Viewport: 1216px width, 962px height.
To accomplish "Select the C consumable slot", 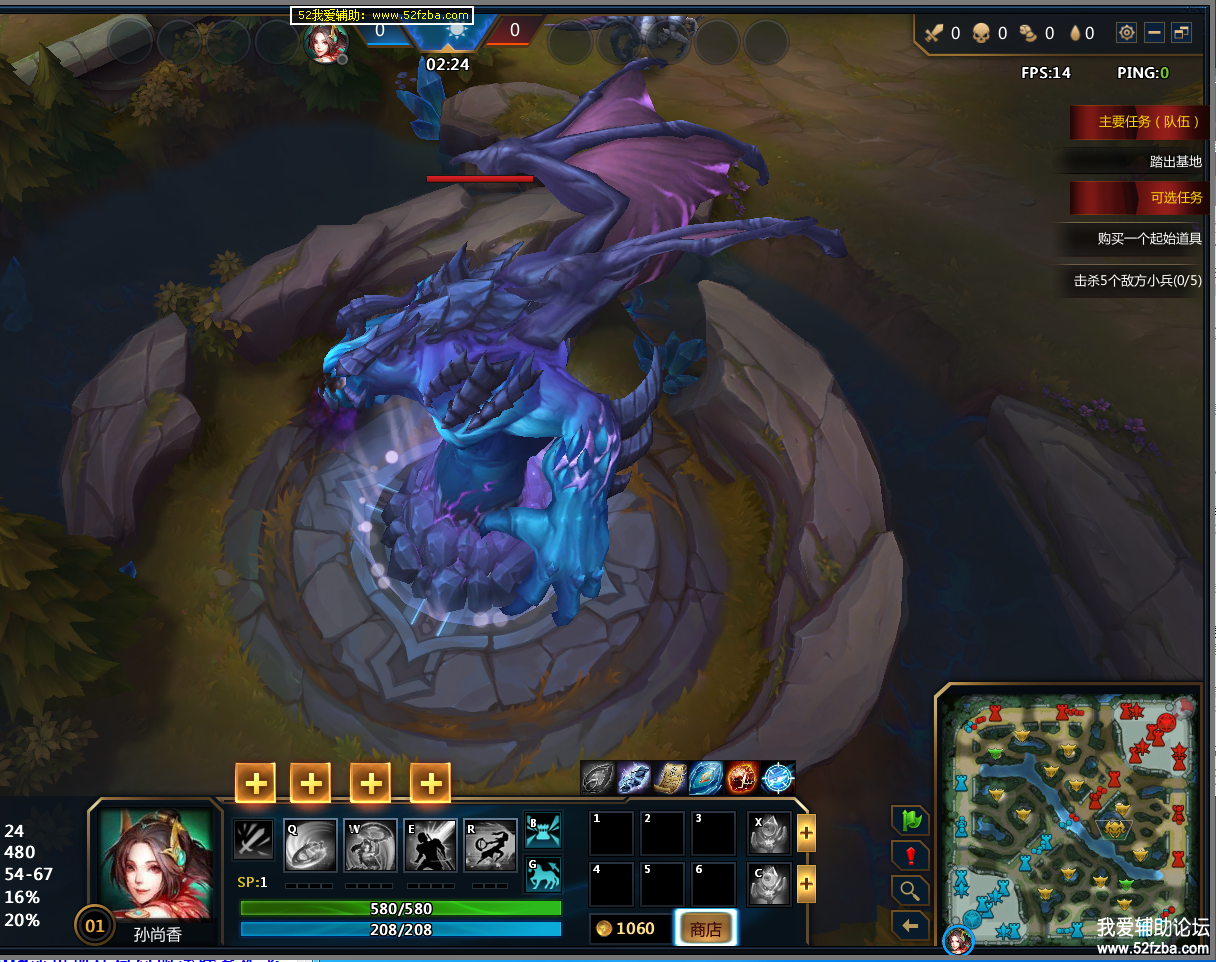I will point(769,884).
